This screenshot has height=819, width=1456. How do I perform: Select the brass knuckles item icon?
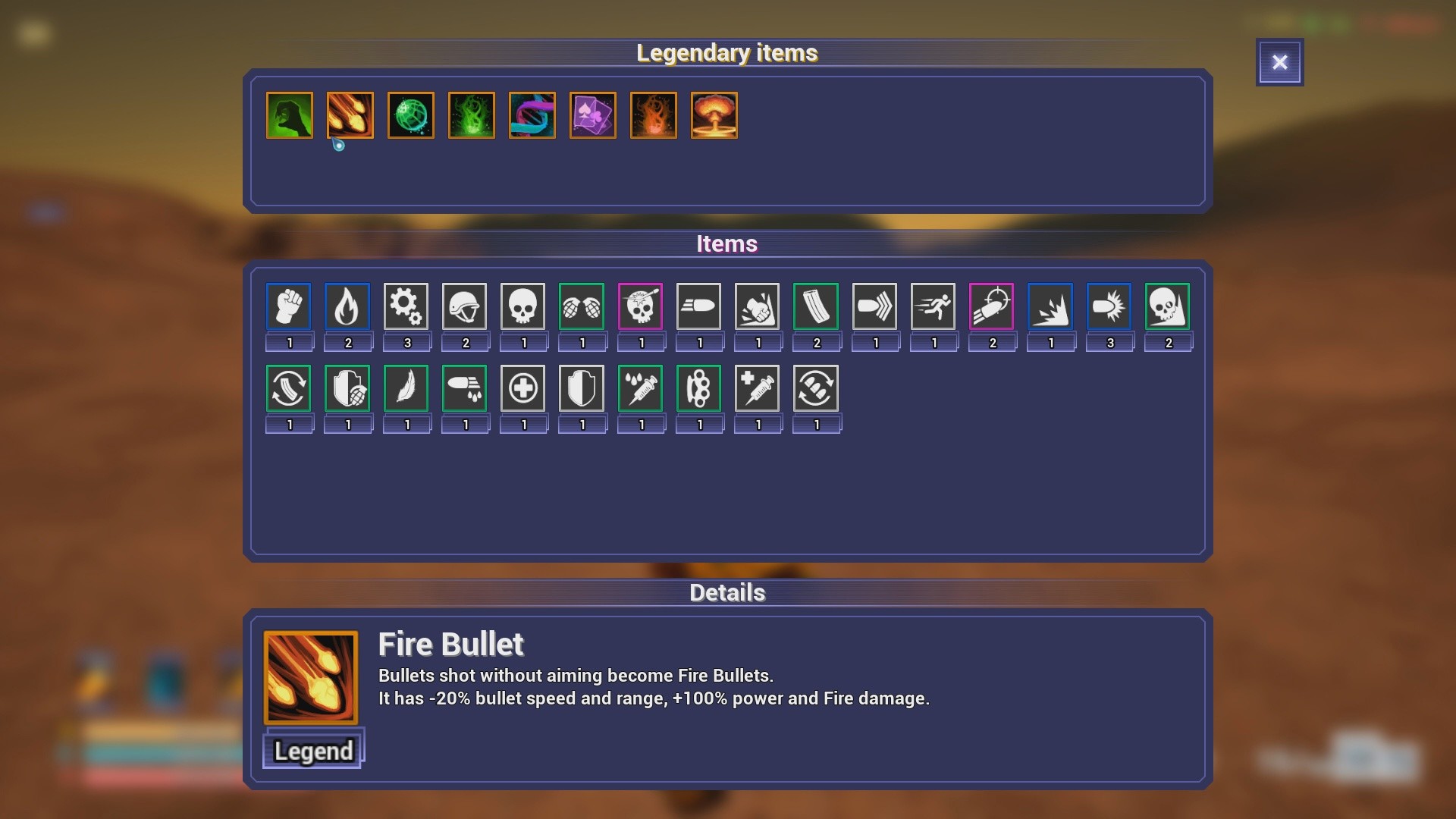pyautogui.click(x=699, y=388)
